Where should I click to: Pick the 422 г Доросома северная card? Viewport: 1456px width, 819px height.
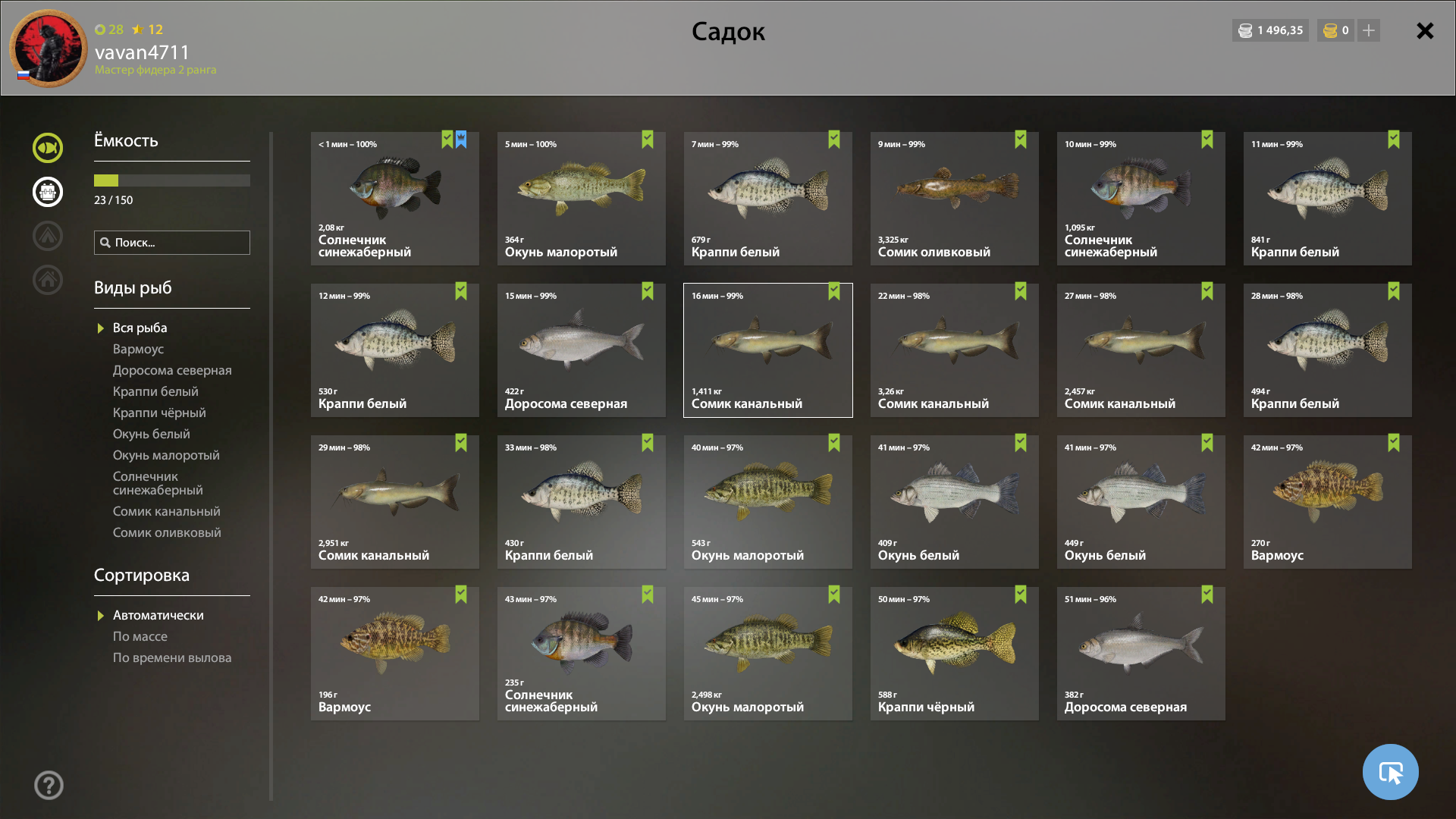(581, 350)
